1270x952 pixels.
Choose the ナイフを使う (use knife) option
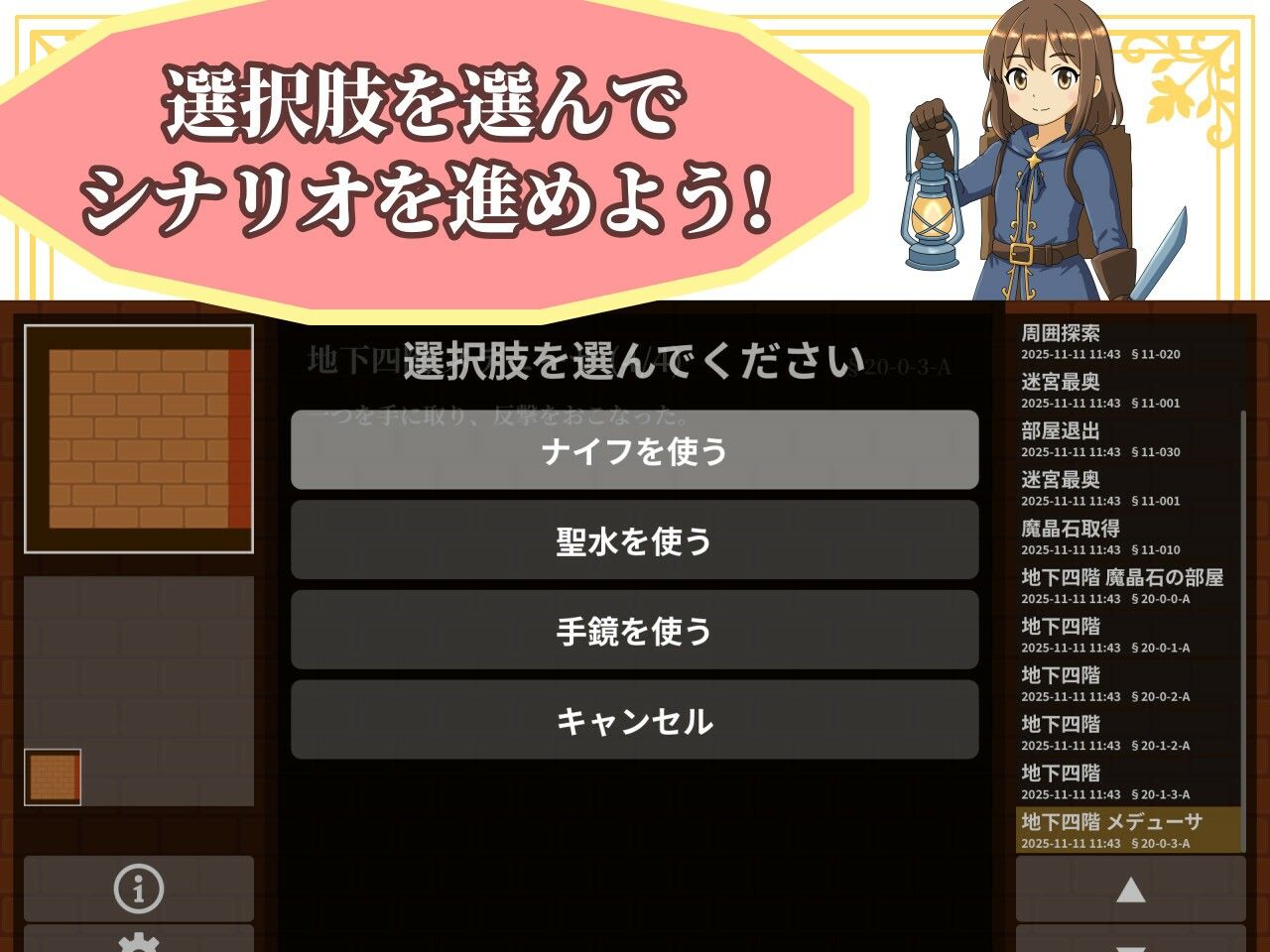pyautogui.click(x=633, y=449)
